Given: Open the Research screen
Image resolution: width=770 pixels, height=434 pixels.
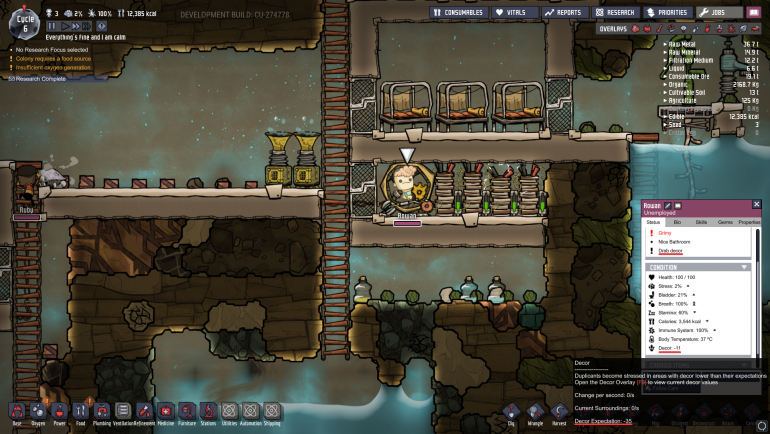Looking at the screenshot, I should (618, 12).
